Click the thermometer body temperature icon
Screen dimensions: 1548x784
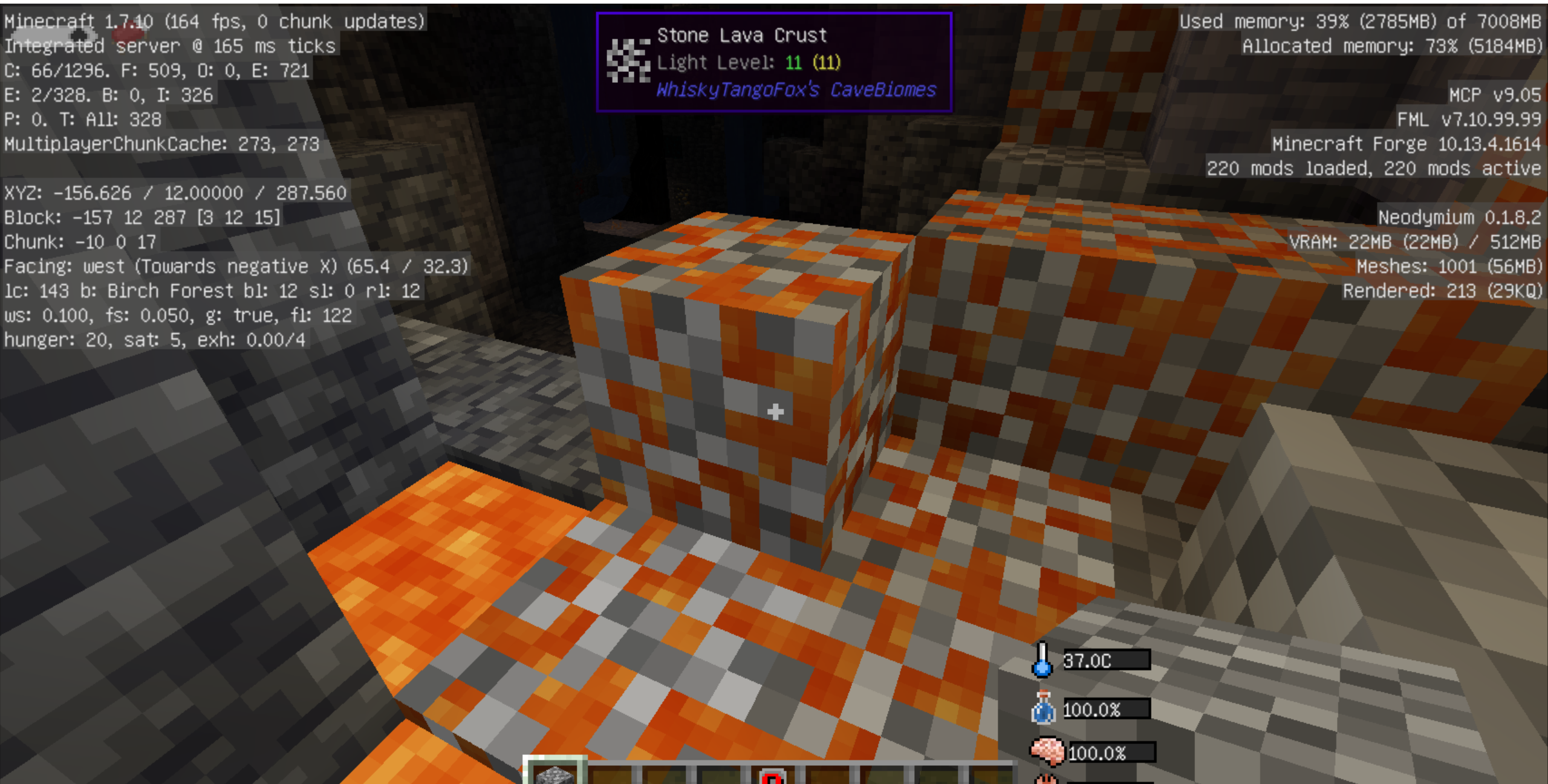(1042, 661)
